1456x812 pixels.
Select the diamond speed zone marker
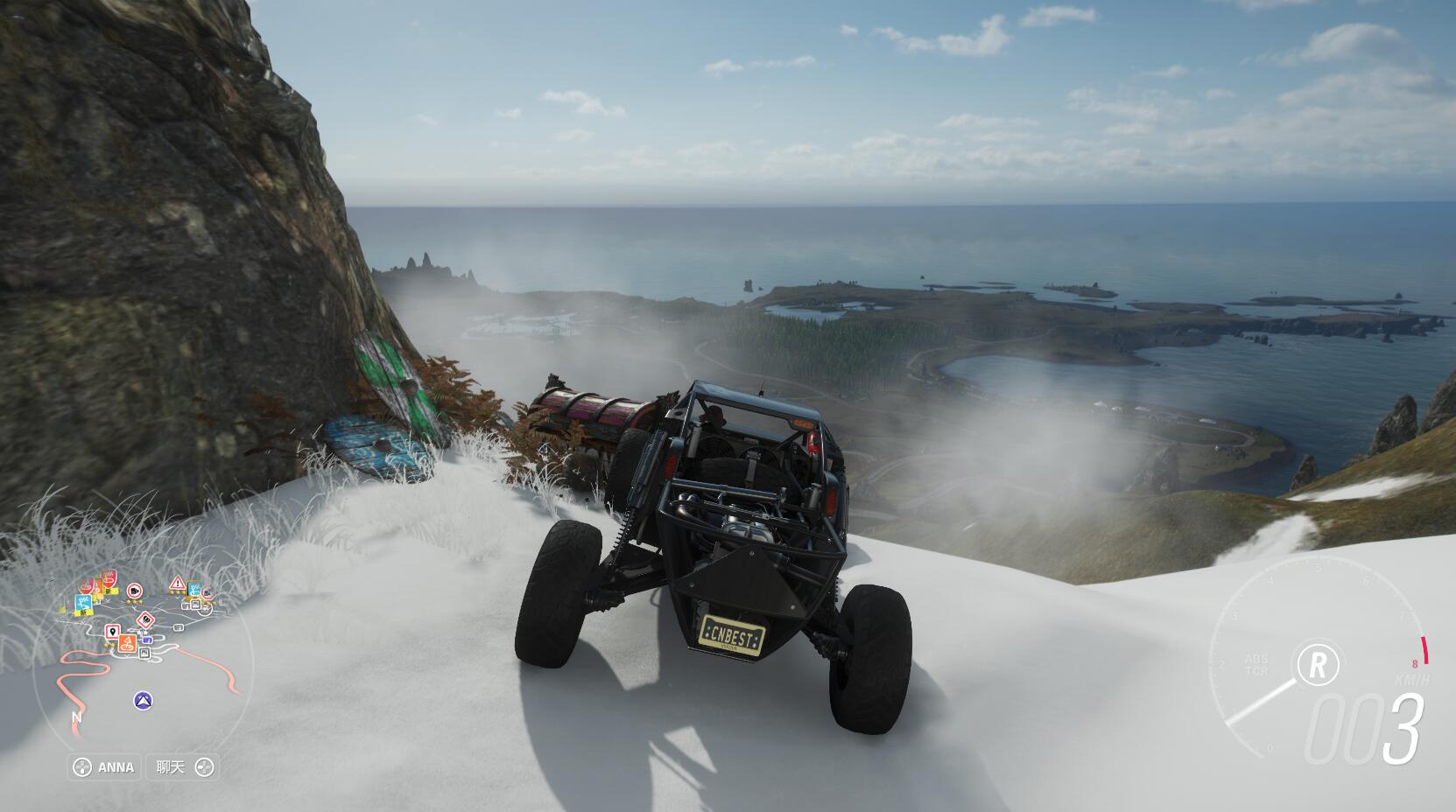(145, 621)
